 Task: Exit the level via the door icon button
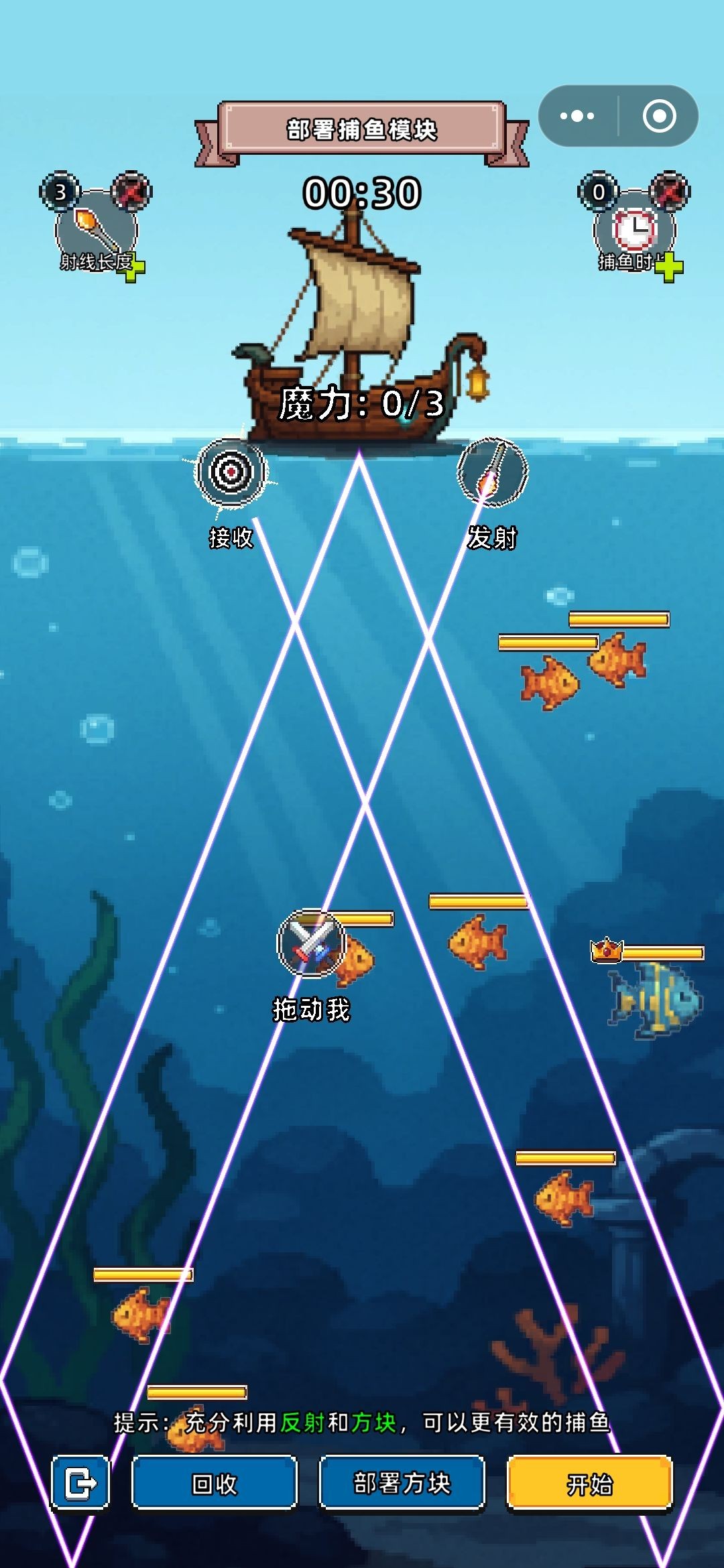pyautogui.click(x=80, y=1484)
